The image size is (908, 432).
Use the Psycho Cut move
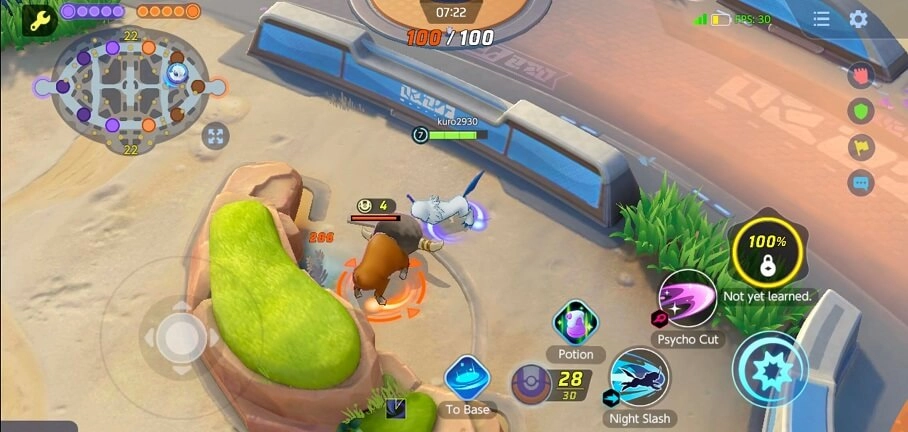(687, 299)
